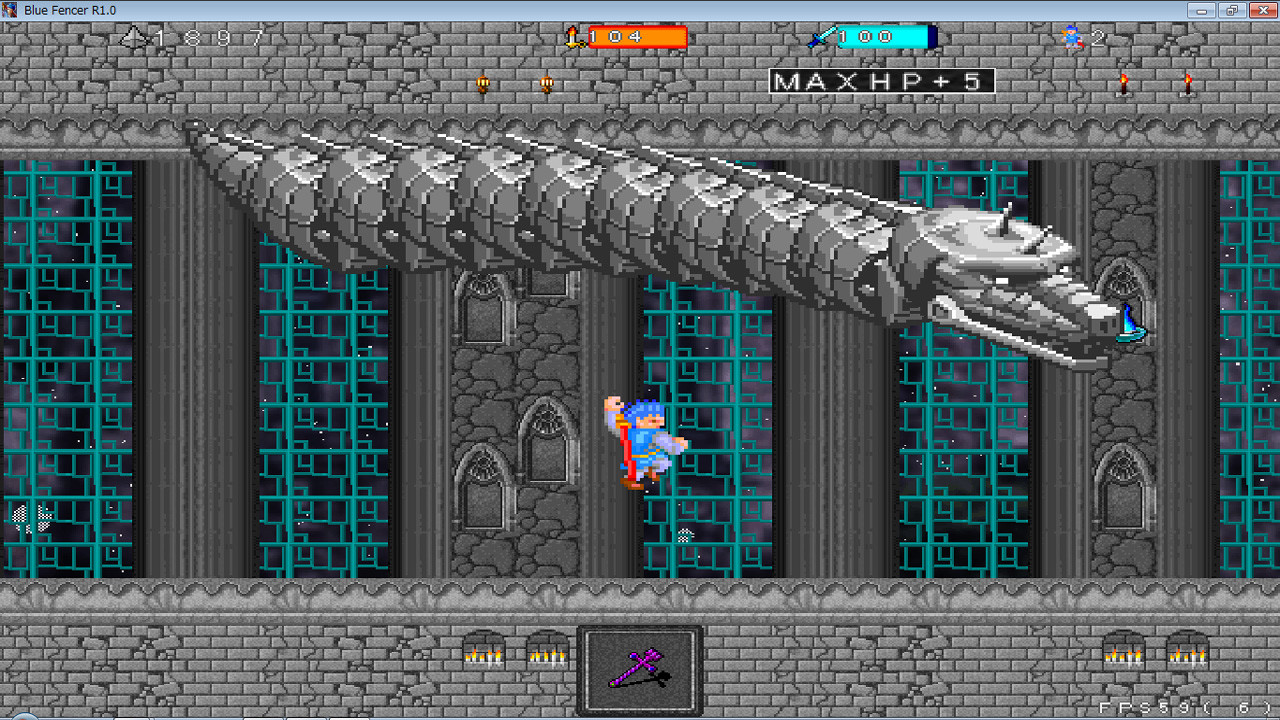Click the spinning blade icon beside the score
The width and height of the screenshot is (1280, 720).
tap(135, 37)
